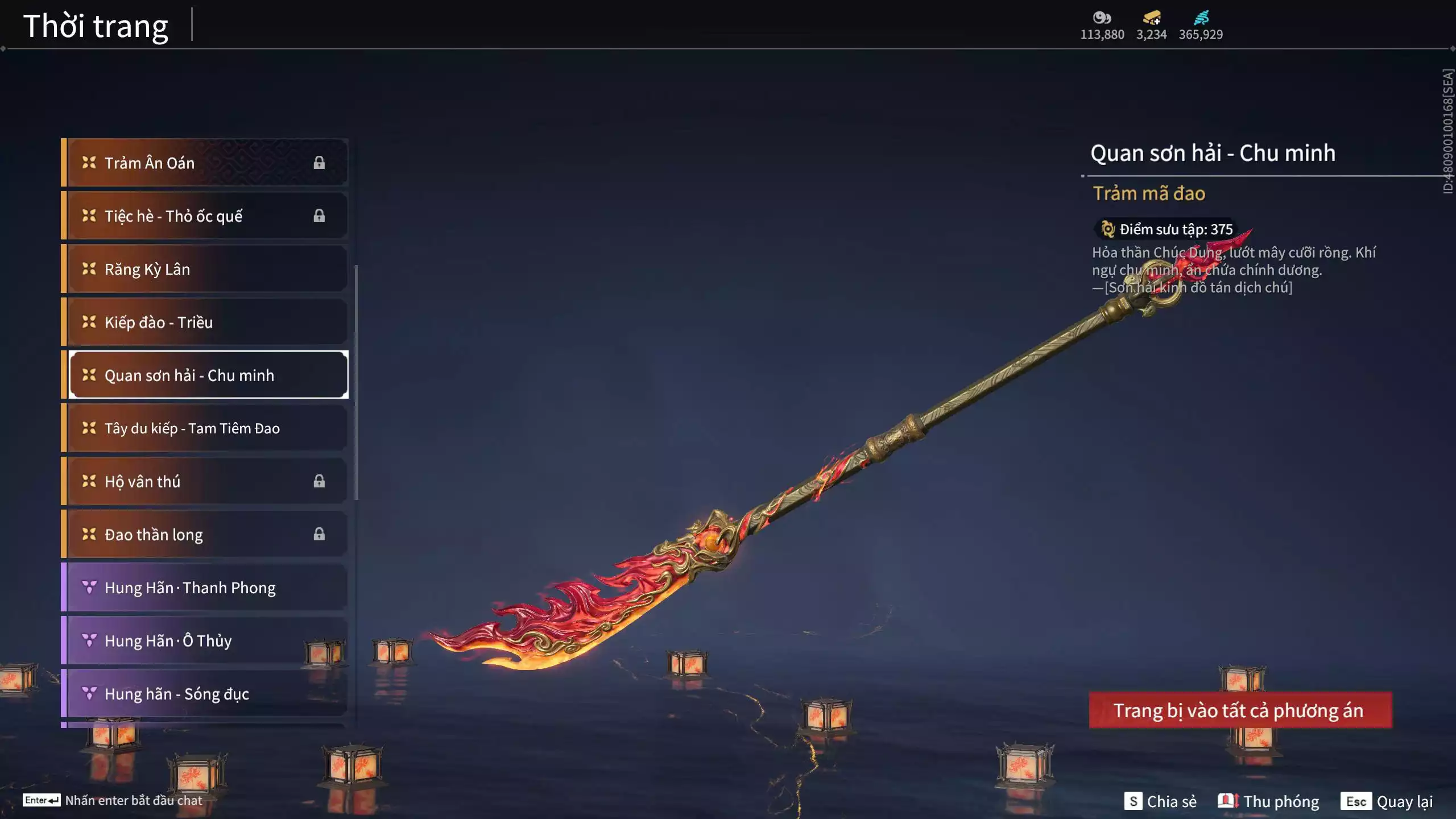Click Trang bị vào tất cả phương án

pyautogui.click(x=1240, y=710)
